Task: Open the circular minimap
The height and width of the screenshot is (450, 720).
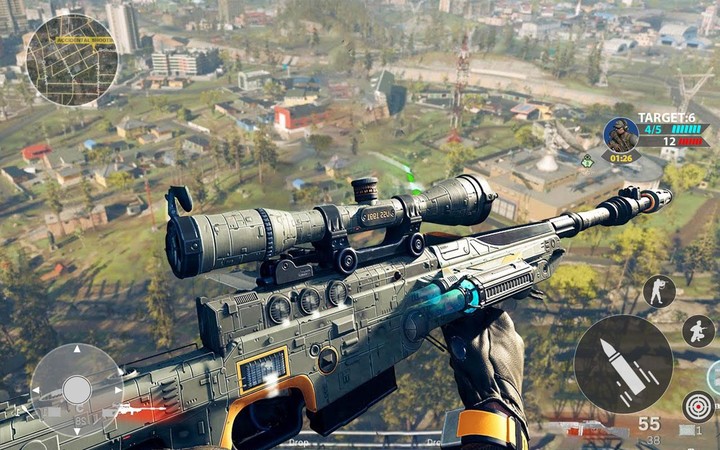Action: (71, 60)
